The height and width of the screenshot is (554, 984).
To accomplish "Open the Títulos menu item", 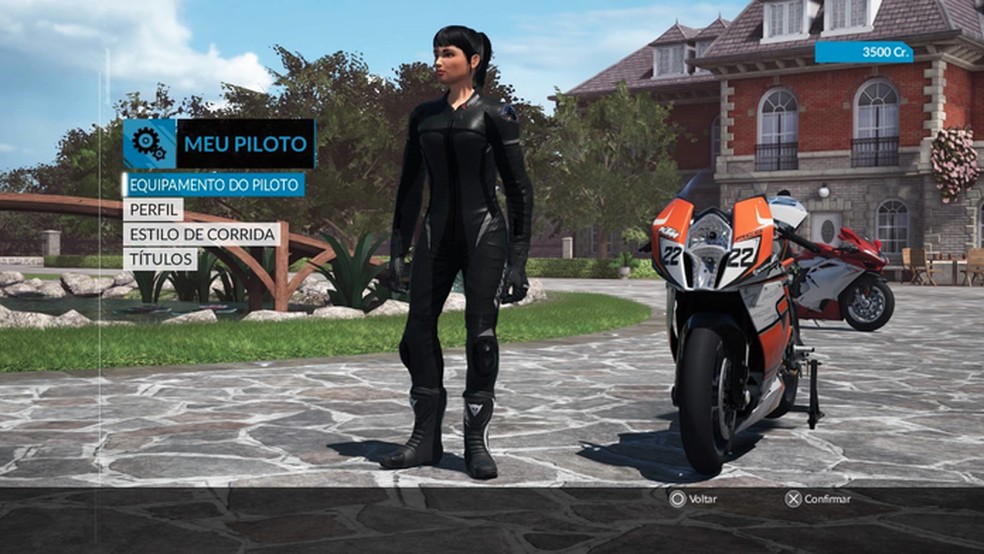I will tap(159, 259).
